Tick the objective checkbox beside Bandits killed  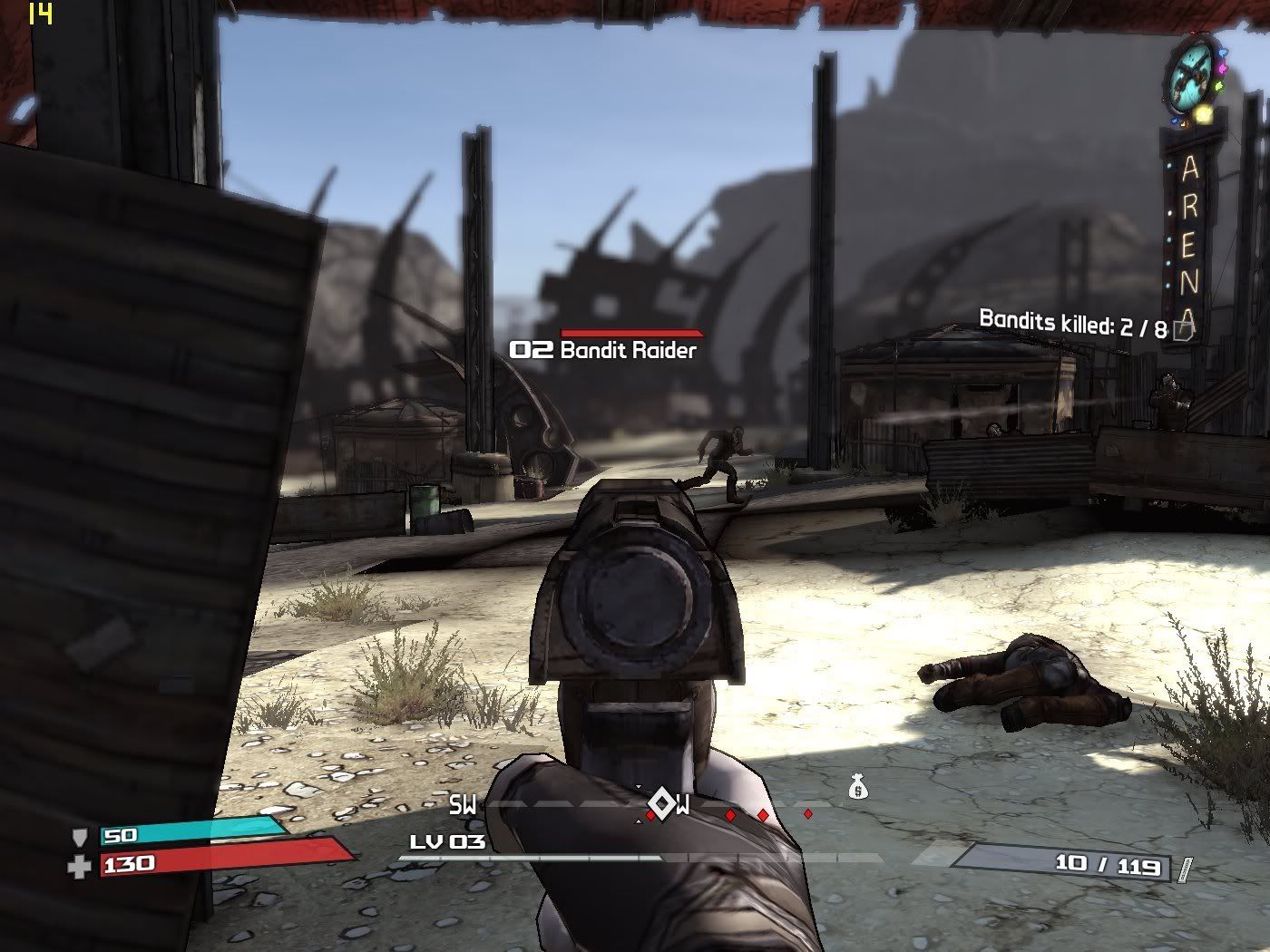[x=1182, y=330]
